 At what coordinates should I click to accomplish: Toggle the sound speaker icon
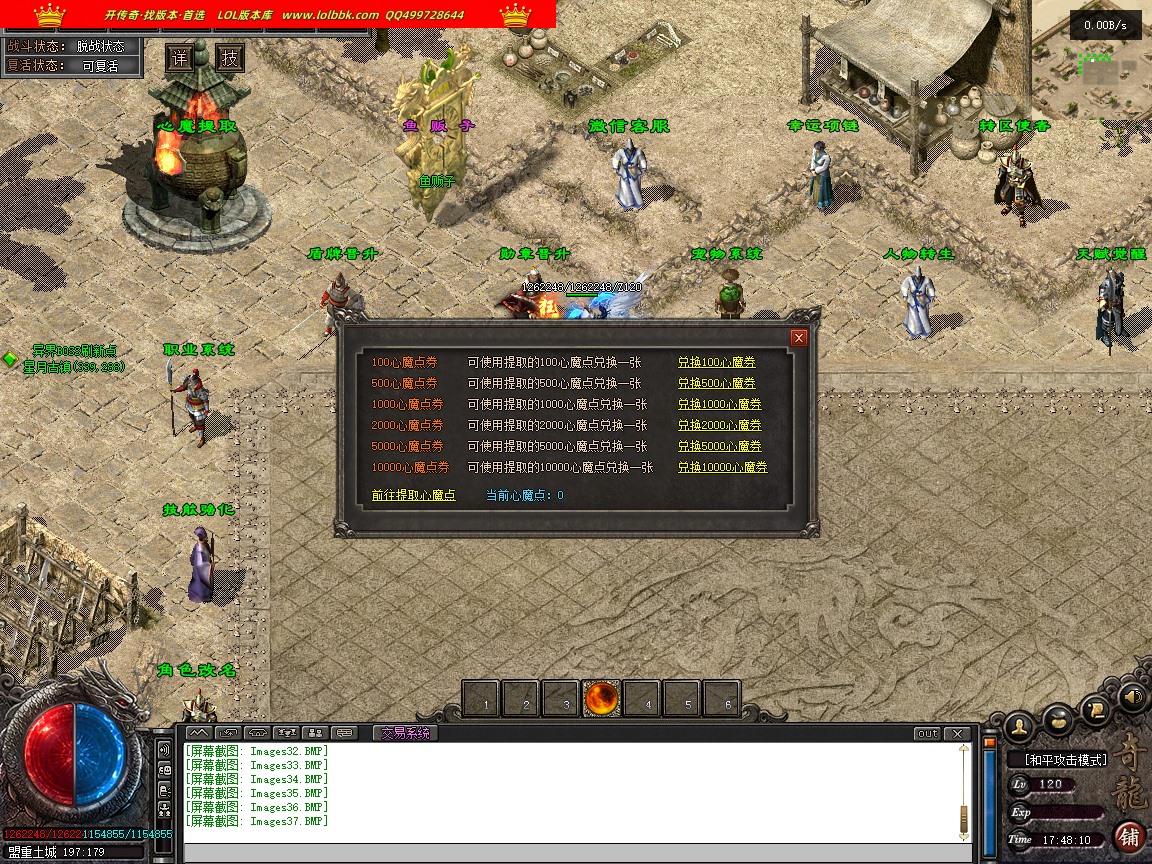coord(1131,696)
